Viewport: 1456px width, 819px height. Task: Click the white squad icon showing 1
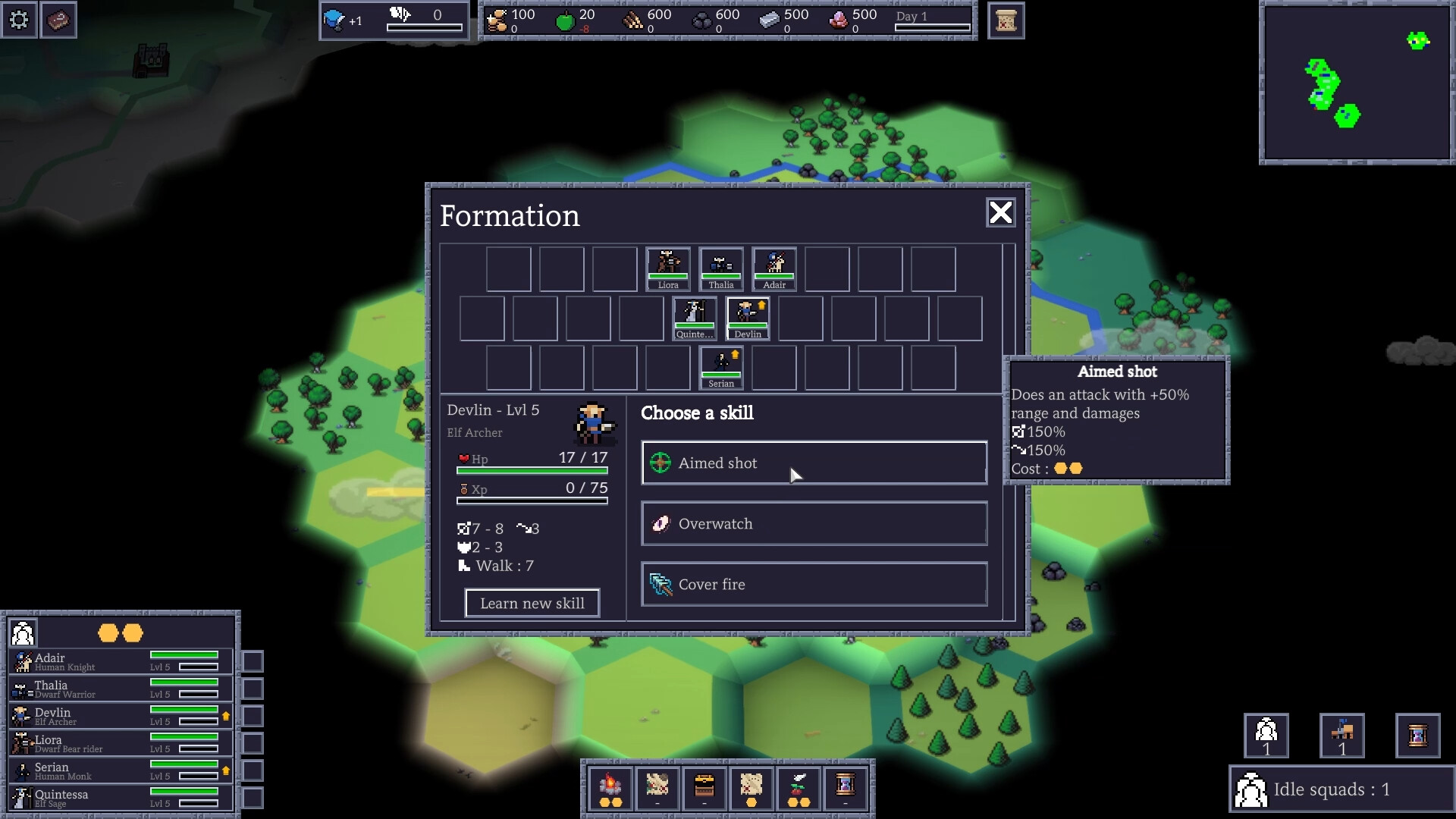1265,734
